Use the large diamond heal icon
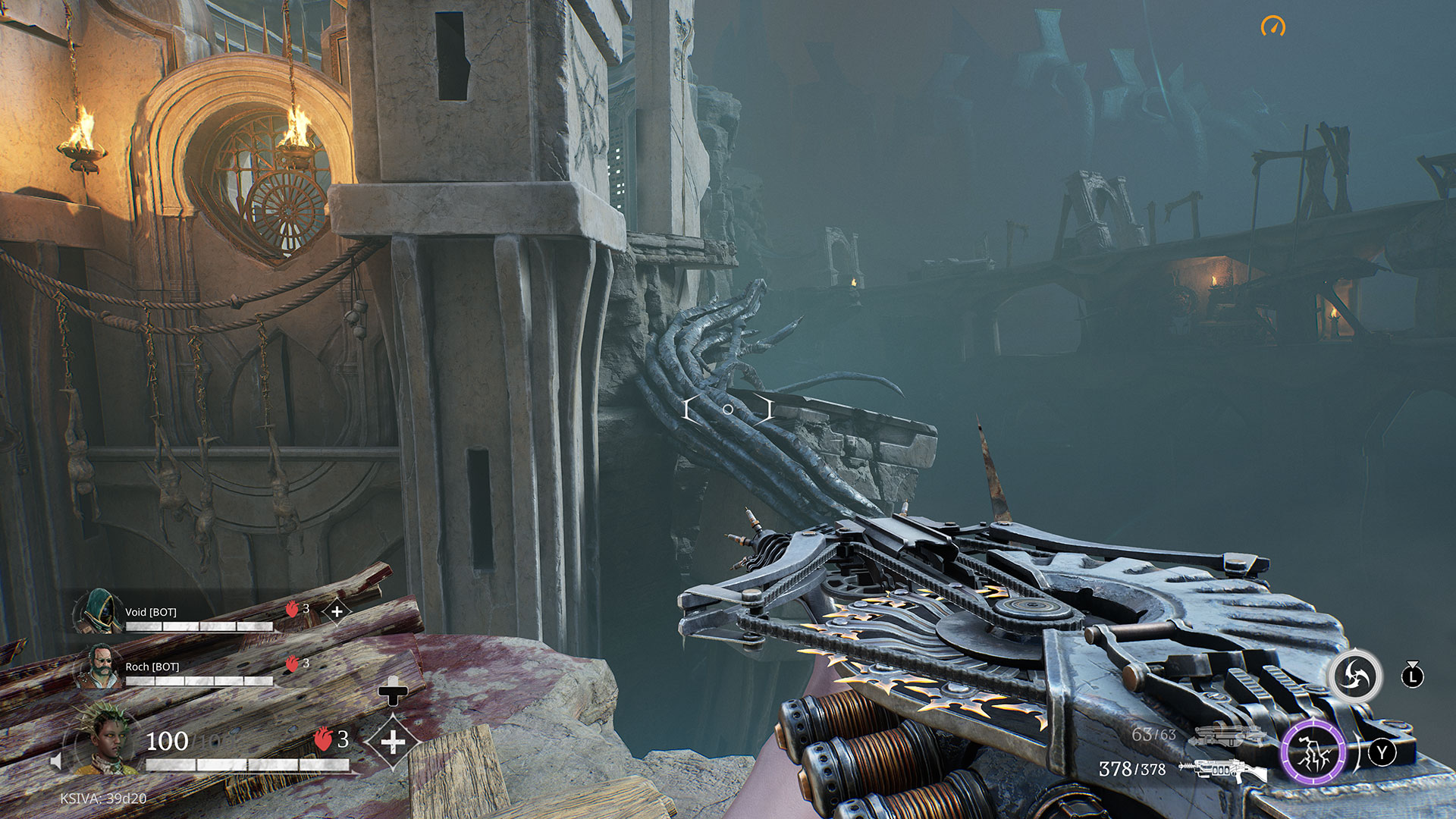The image size is (1456, 819). pos(392,741)
